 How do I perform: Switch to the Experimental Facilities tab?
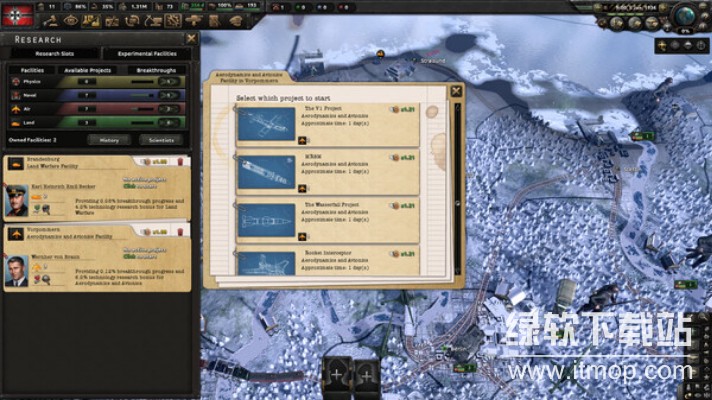pyautogui.click(x=146, y=53)
